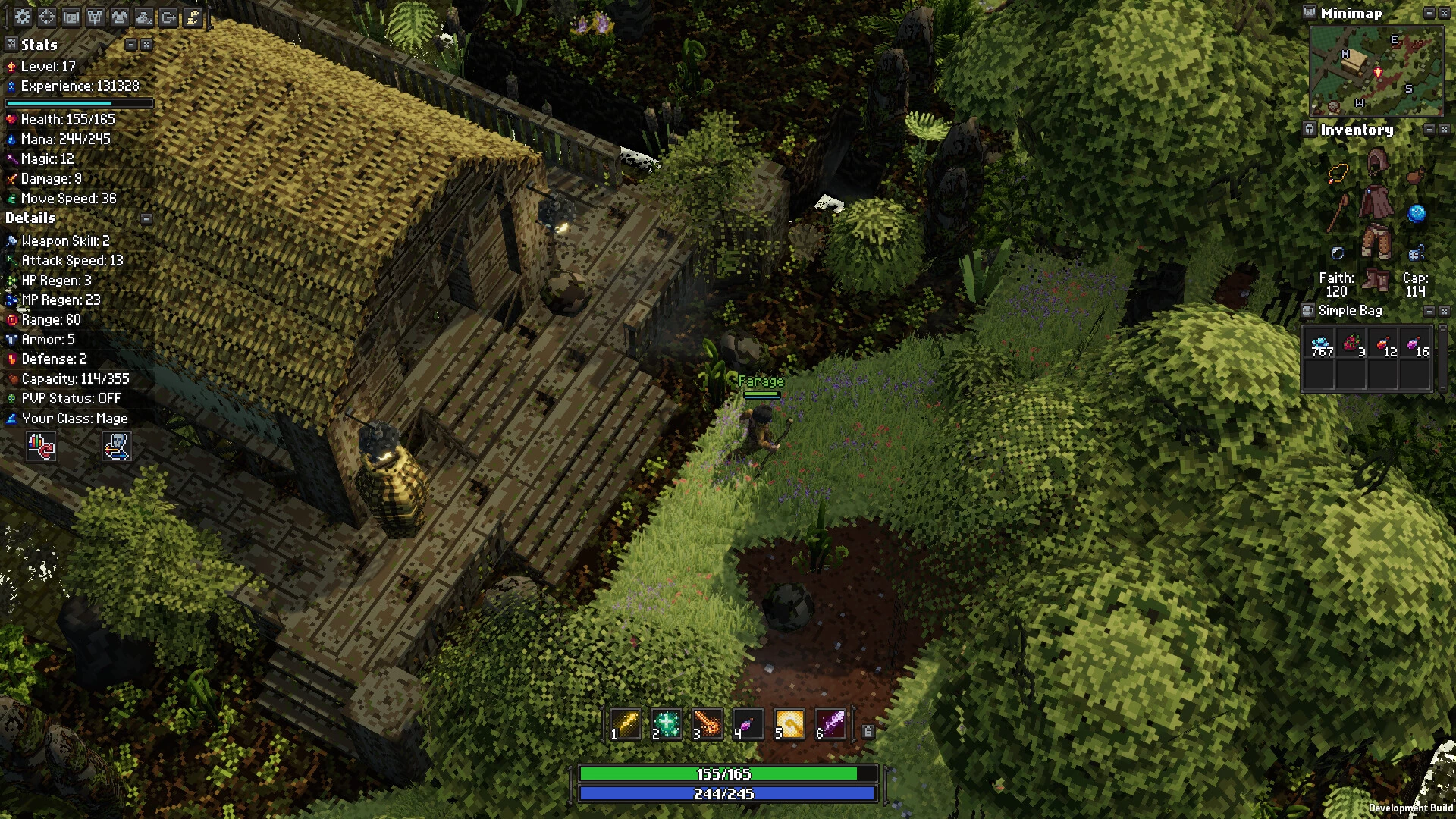Close the Inventory window
The image size is (1456, 819).
coord(1444,130)
